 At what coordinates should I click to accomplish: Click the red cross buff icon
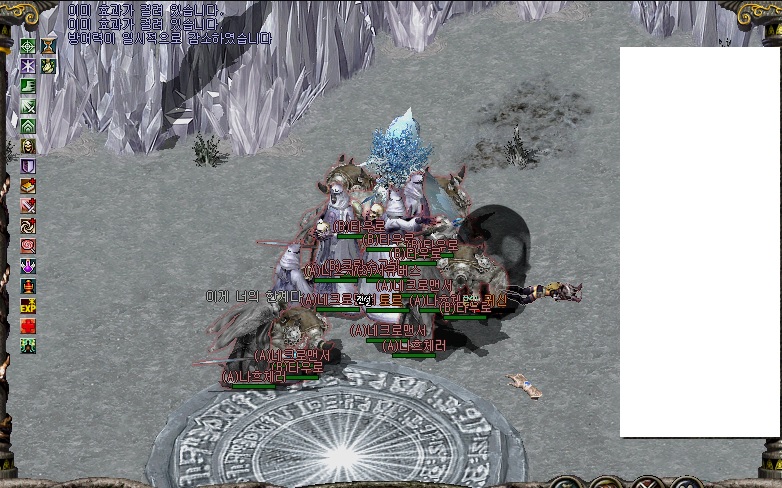click(x=28, y=326)
